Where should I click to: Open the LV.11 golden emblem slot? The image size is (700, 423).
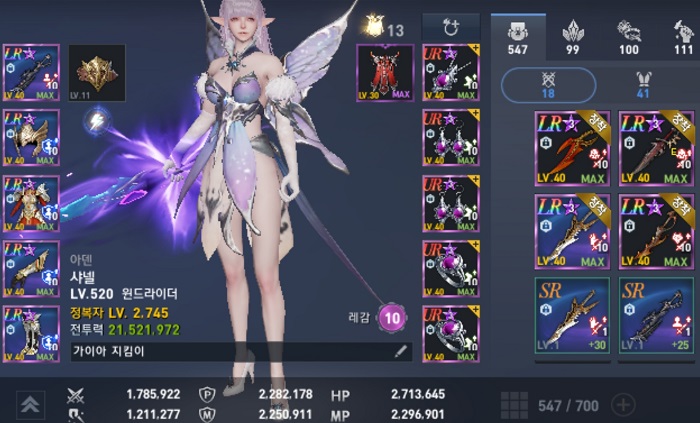pyautogui.click(x=96, y=72)
